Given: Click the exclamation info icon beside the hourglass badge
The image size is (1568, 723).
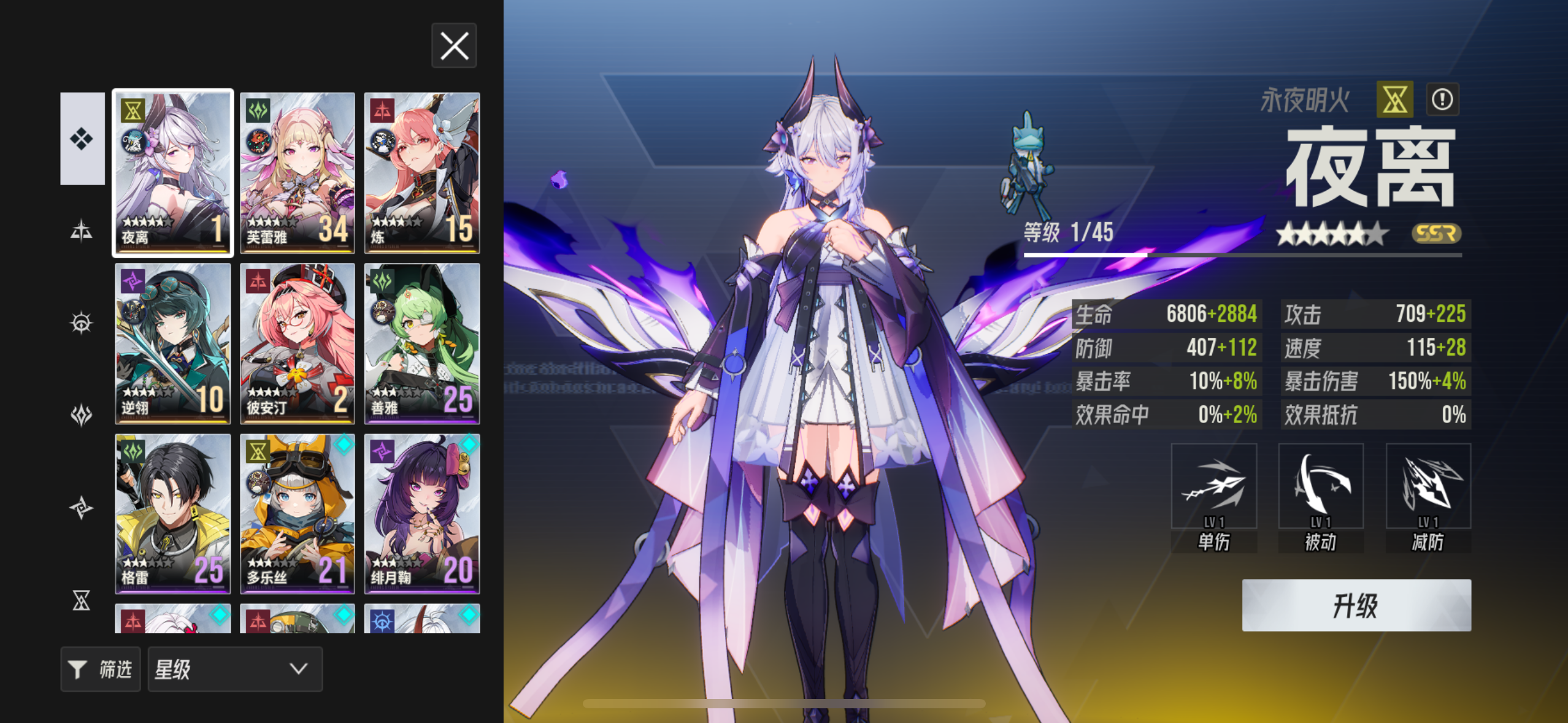Looking at the screenshot, I should point(1443,98).
